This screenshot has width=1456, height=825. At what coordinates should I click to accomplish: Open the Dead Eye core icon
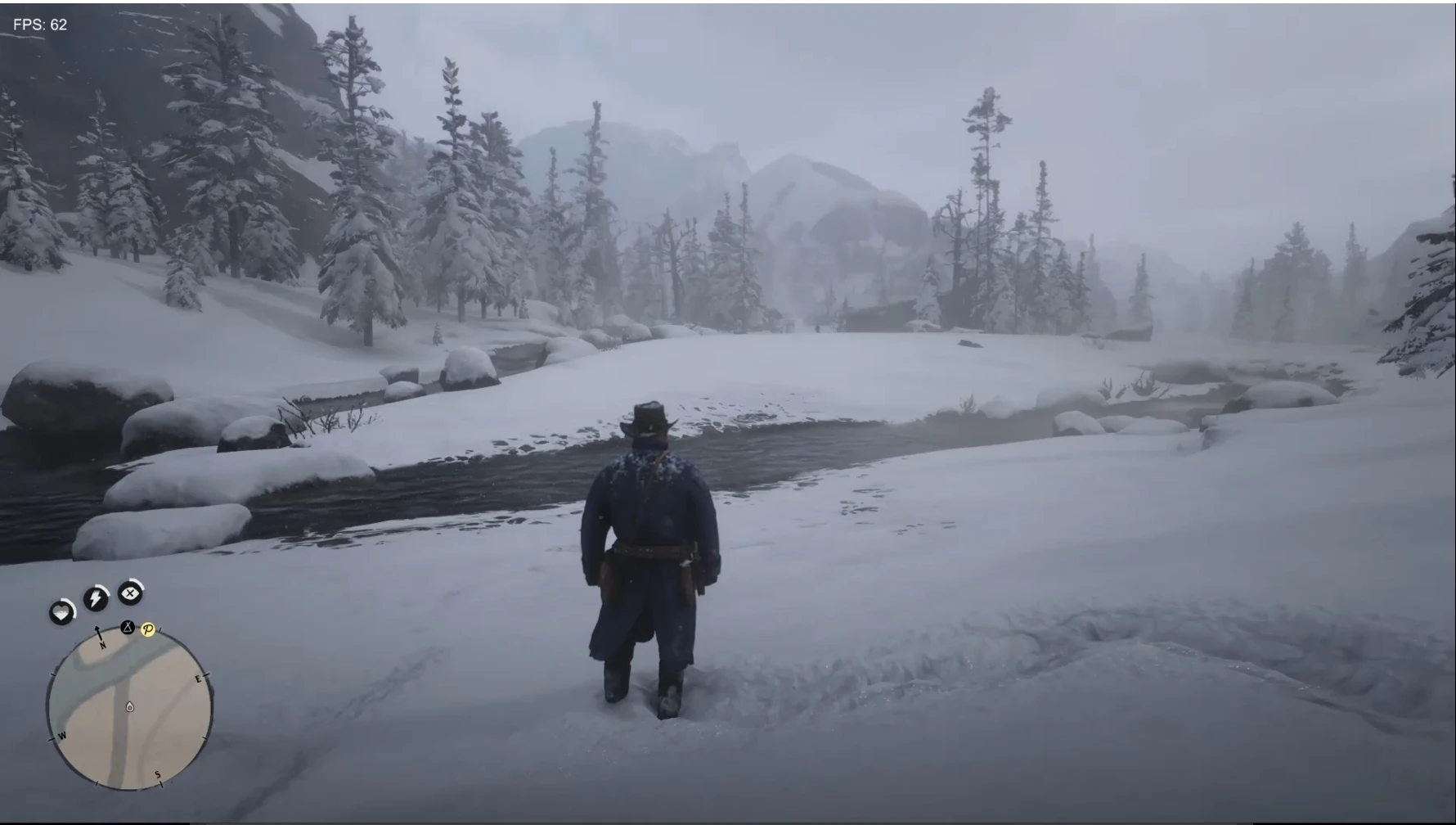[x=129, y=592]
